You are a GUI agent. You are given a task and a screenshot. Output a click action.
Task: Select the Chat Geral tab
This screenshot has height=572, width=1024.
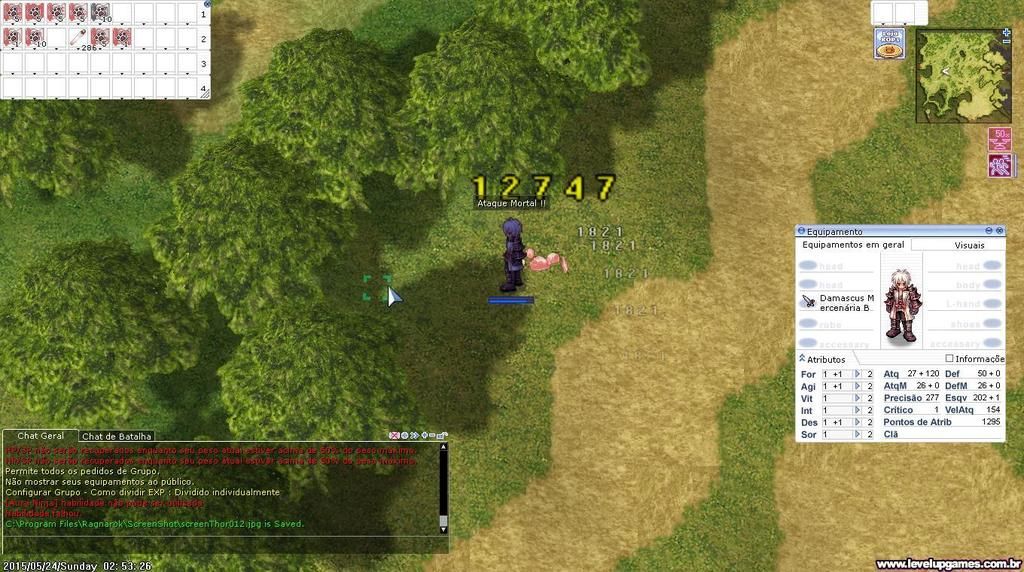[x=41, y=436]
